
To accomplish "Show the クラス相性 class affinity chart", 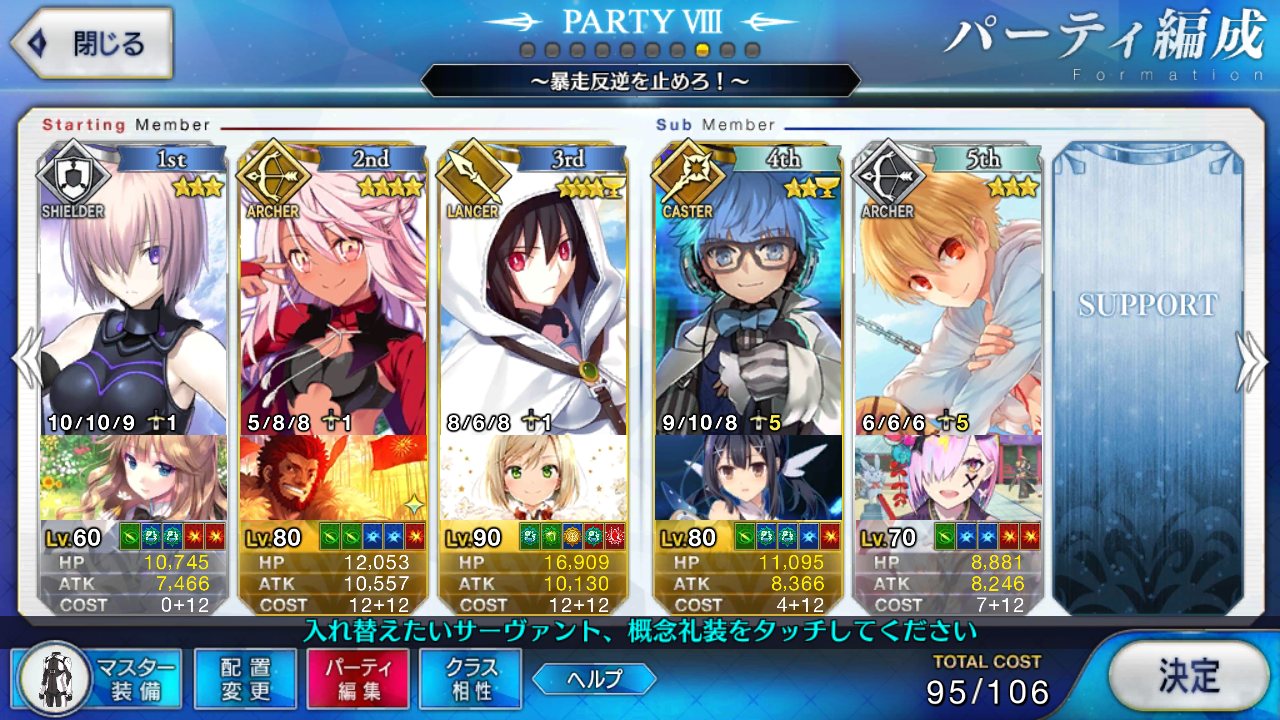I will pyautogui.click(x=471, y=677).
